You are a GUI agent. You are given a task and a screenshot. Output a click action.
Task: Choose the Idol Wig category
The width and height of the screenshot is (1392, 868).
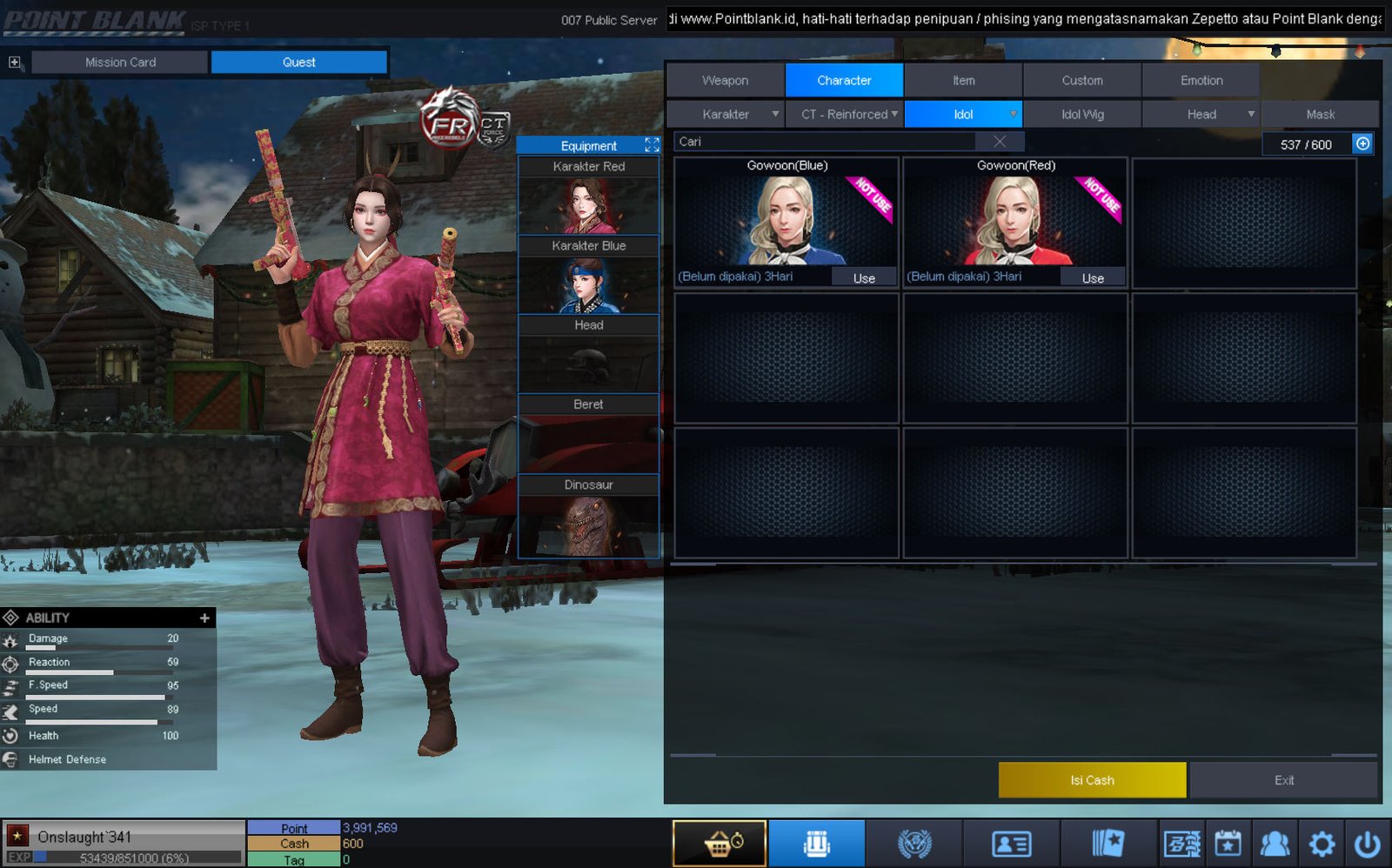pyautogui.click(x=1081, y=114)
